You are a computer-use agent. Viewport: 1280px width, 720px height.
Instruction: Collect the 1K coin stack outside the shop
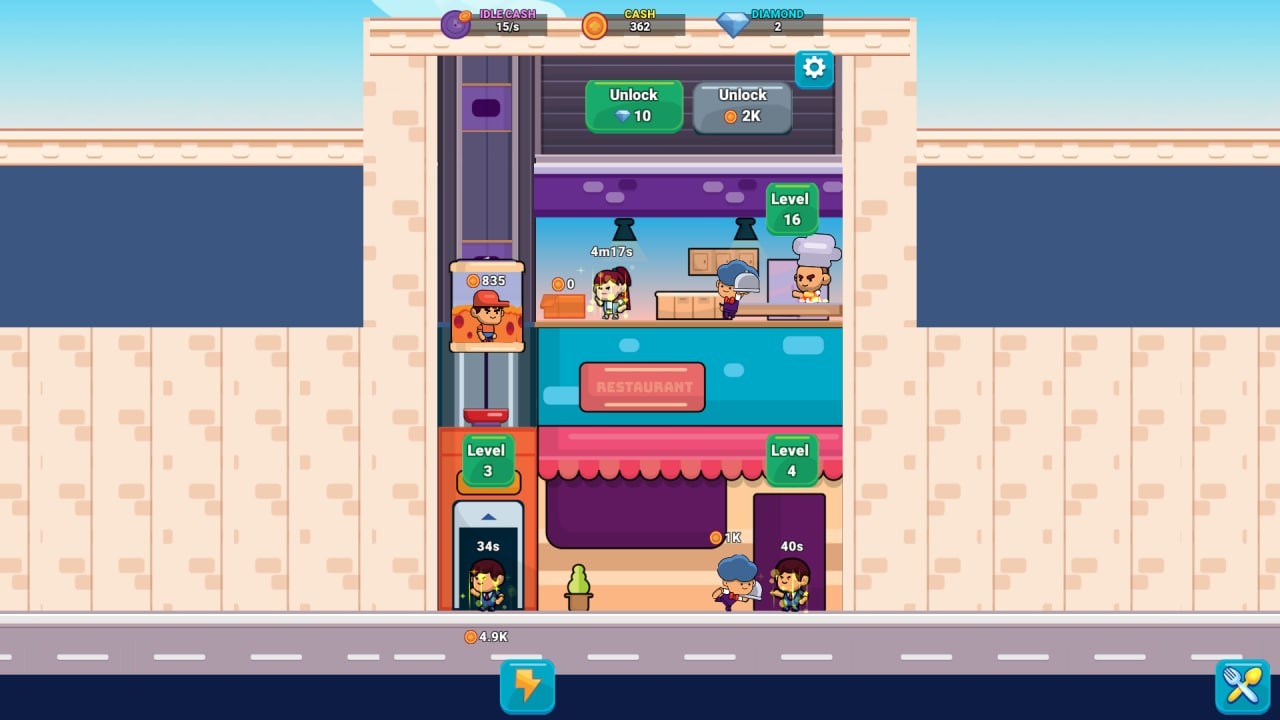[x=727, y=536]
